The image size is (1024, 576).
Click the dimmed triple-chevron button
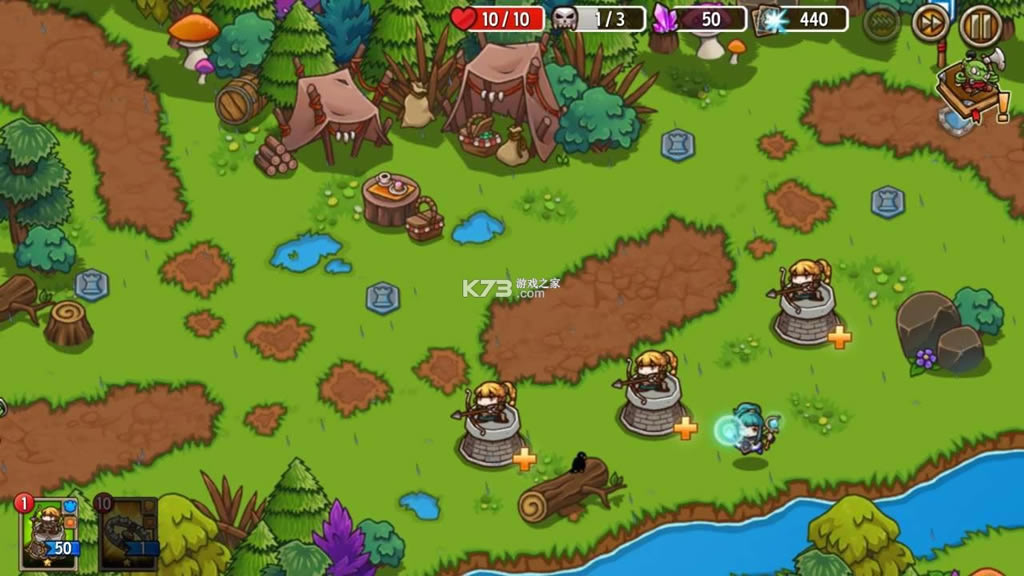tap(882, 22)
